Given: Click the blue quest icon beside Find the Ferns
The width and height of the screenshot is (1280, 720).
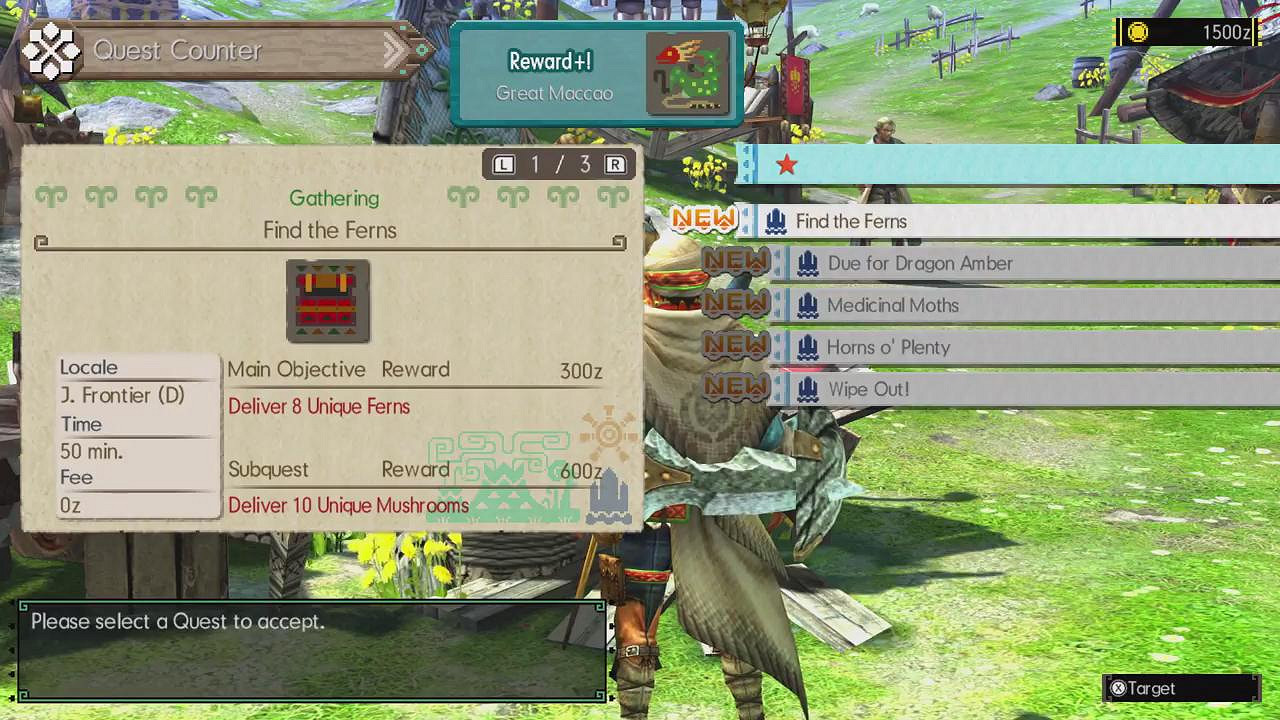Looking at the screenshot, I should pyautogui.click(x=775, y=220).
